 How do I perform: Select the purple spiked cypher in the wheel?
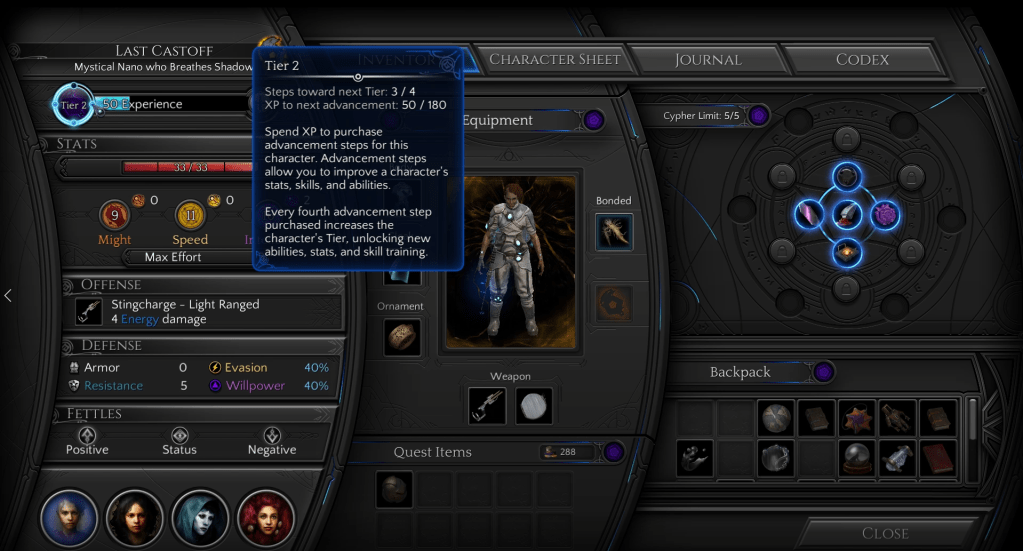click(885, 213)
